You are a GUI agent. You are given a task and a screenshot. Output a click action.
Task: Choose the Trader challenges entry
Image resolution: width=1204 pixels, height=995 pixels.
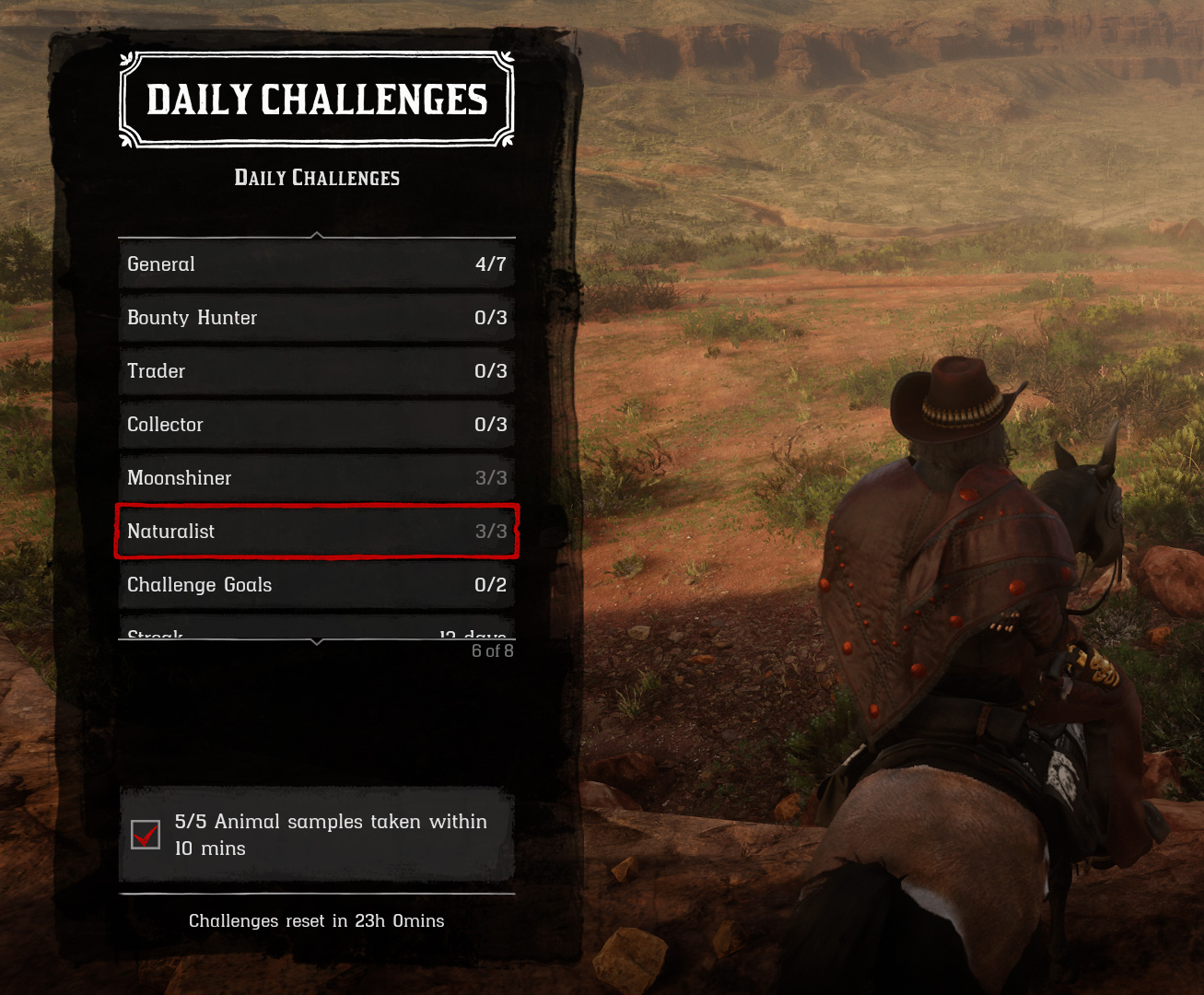(316, 371)
